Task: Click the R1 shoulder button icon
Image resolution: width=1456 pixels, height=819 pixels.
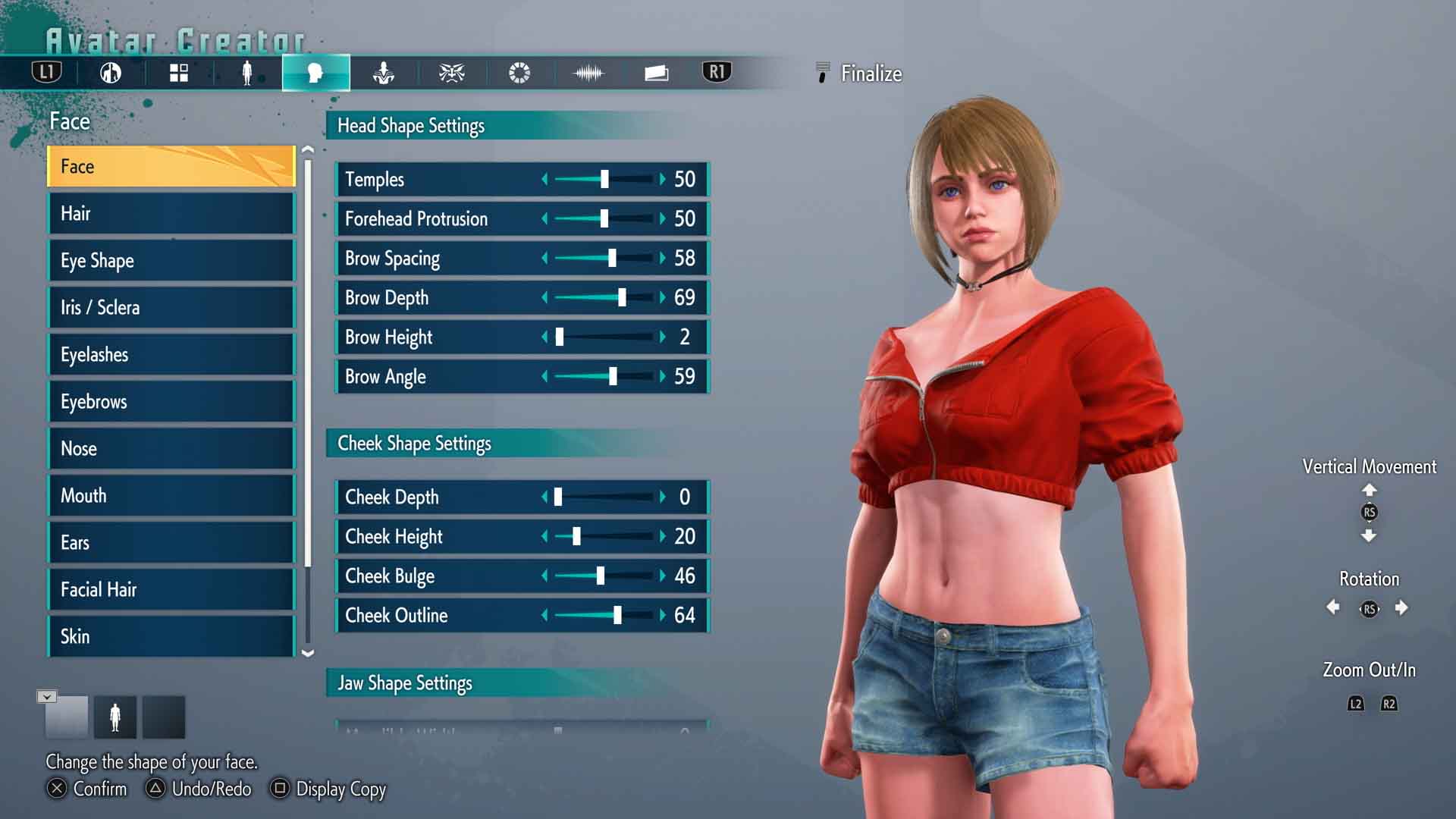Action: tap(715, 72)
